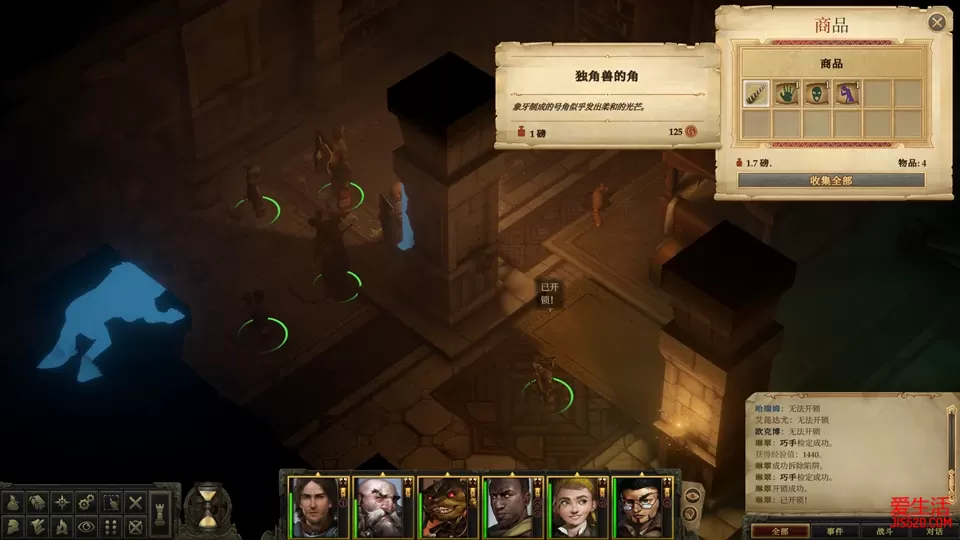The height and width of the screenshot is (540, 960).
Task: Grab the purple figure scroll
Action: [x=847, y=93]
